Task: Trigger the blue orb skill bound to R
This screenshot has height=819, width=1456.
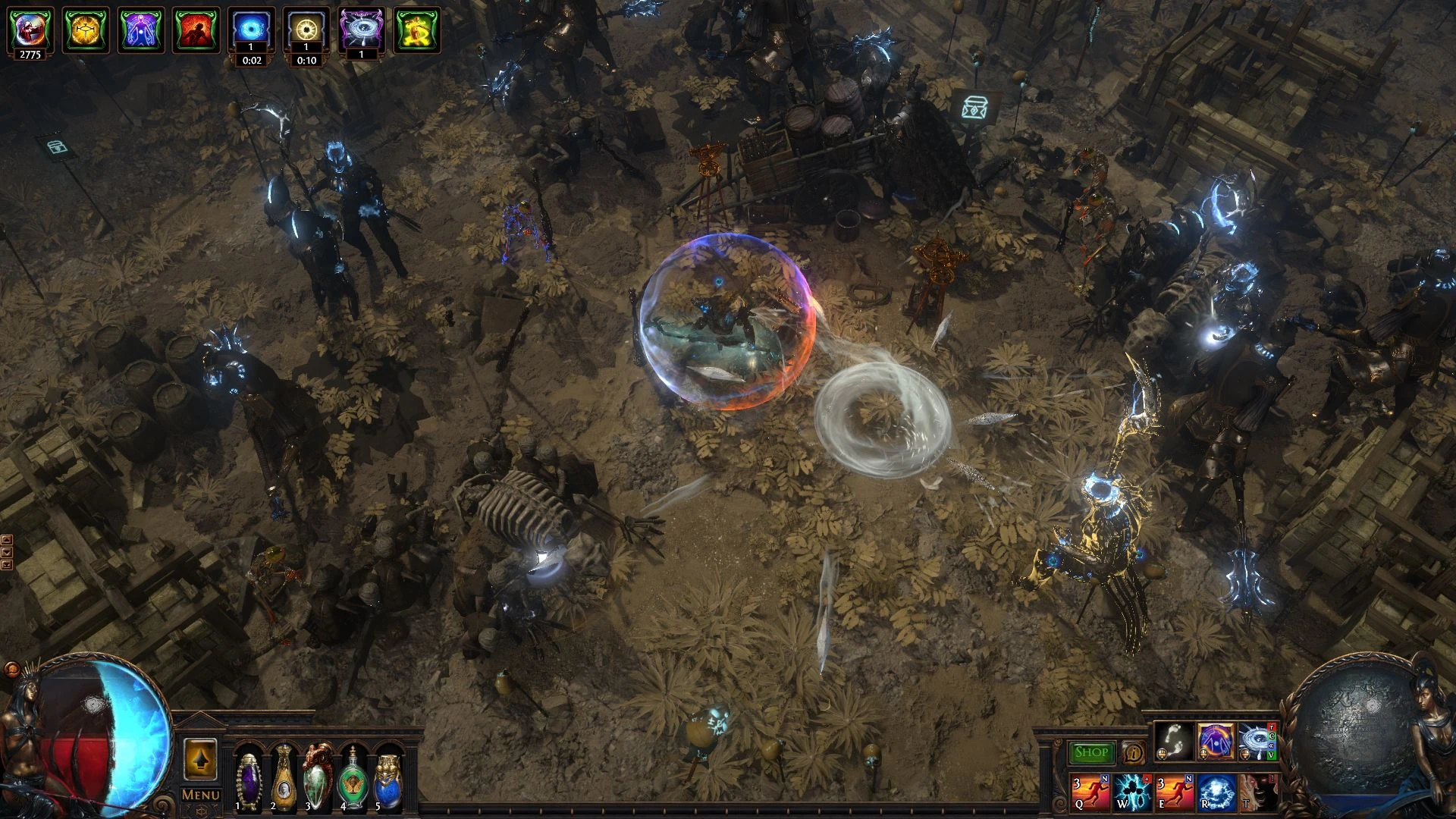Action: (1217, 794)
